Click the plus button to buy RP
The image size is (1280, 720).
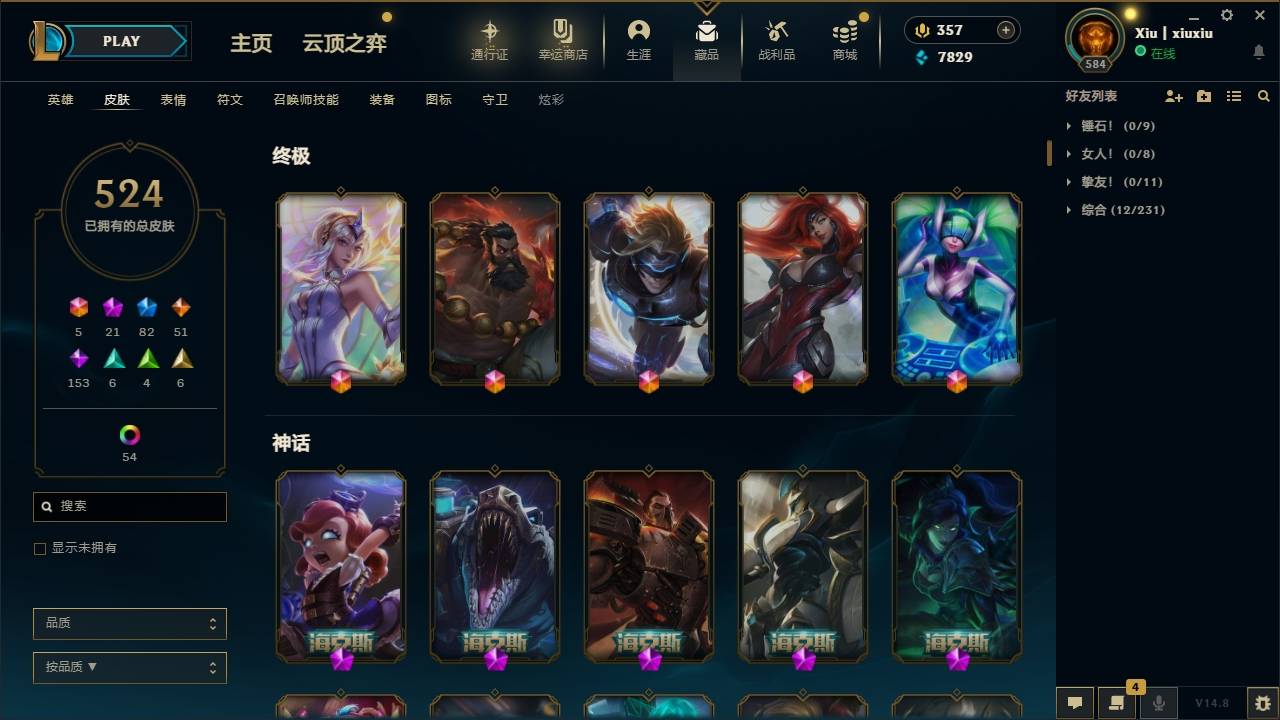pos(1005,30)
